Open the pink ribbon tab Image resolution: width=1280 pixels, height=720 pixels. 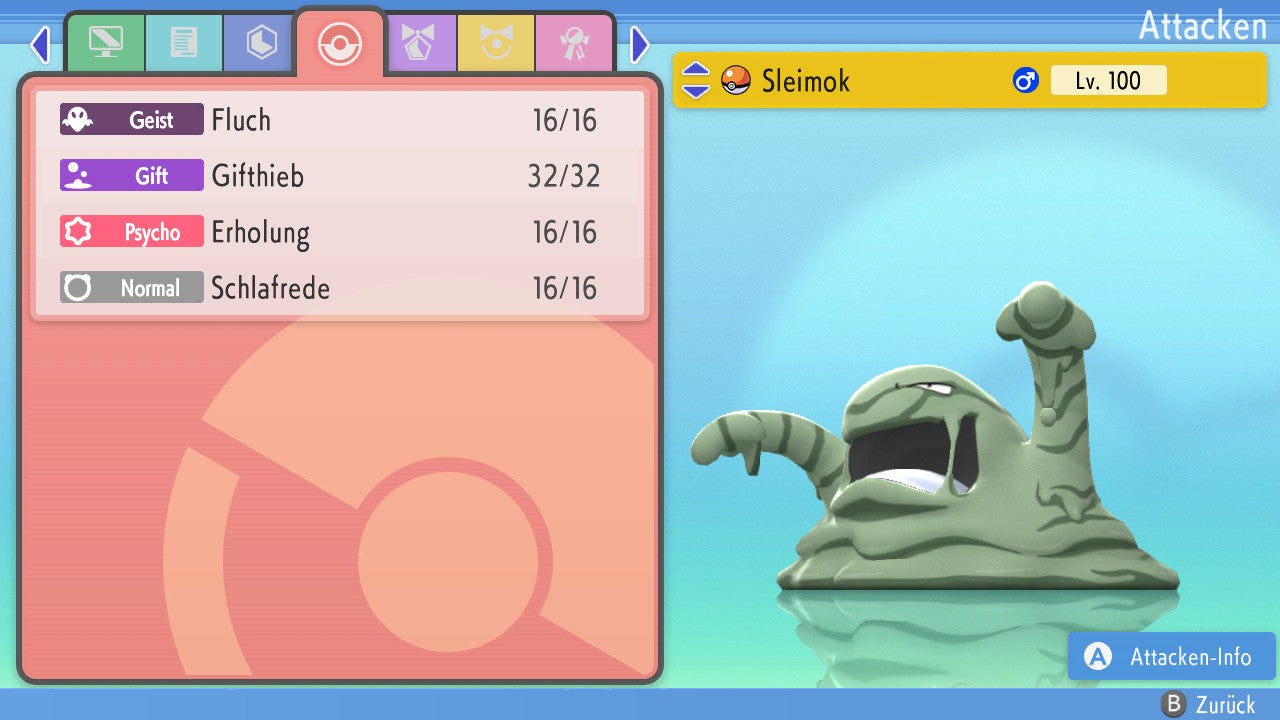pos(574,43)
